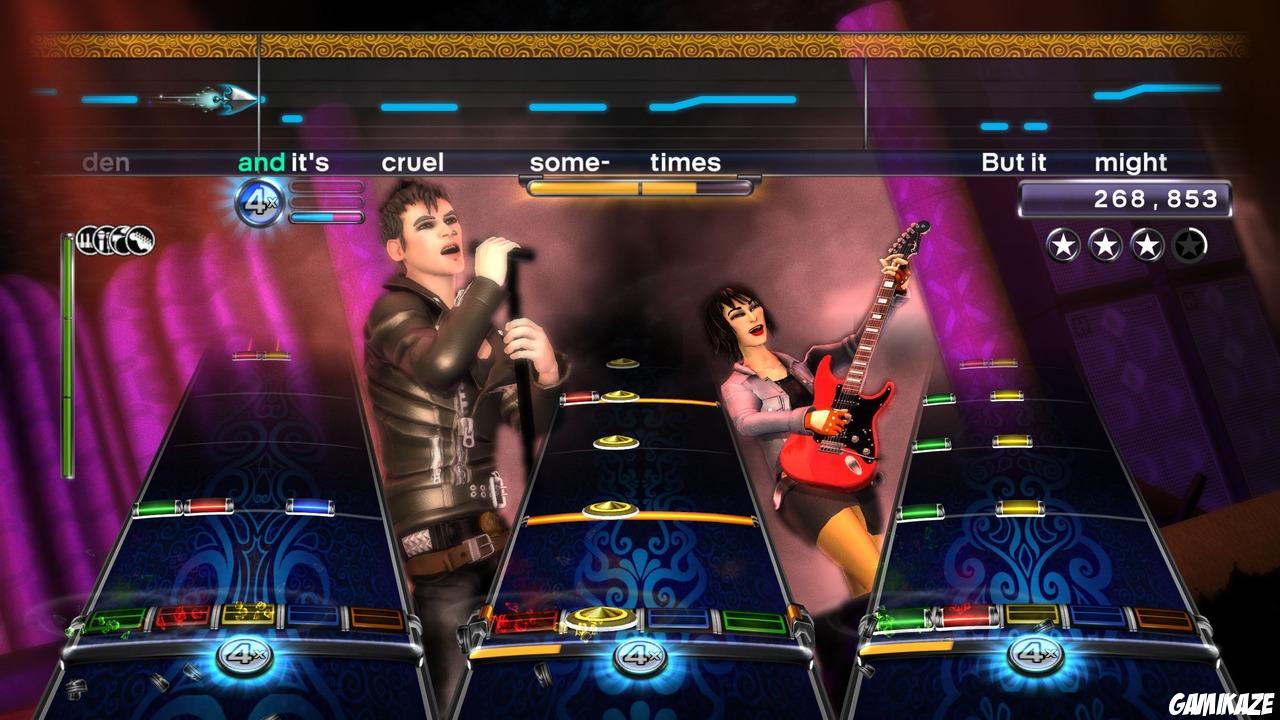Toggle the third star in the rating row
This screenshot has height=720, width=1280.
[x=1147, y=244]
